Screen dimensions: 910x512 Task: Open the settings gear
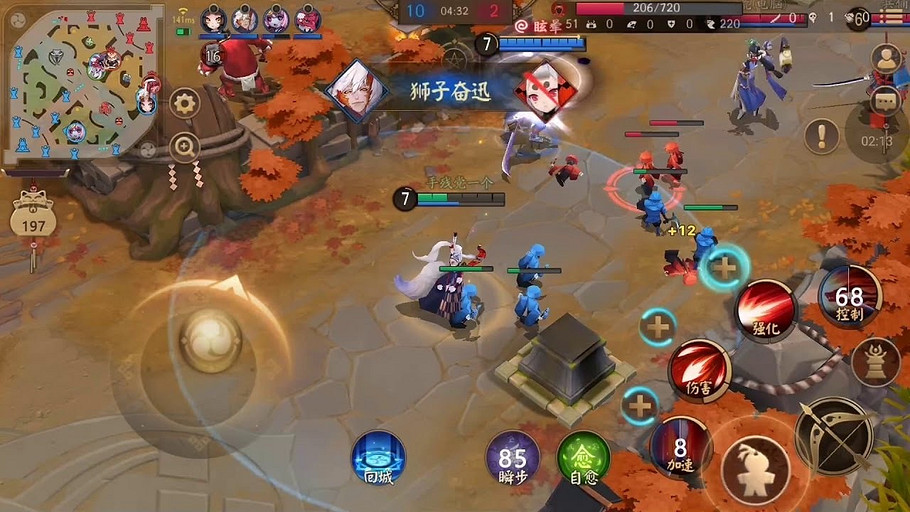184,102
